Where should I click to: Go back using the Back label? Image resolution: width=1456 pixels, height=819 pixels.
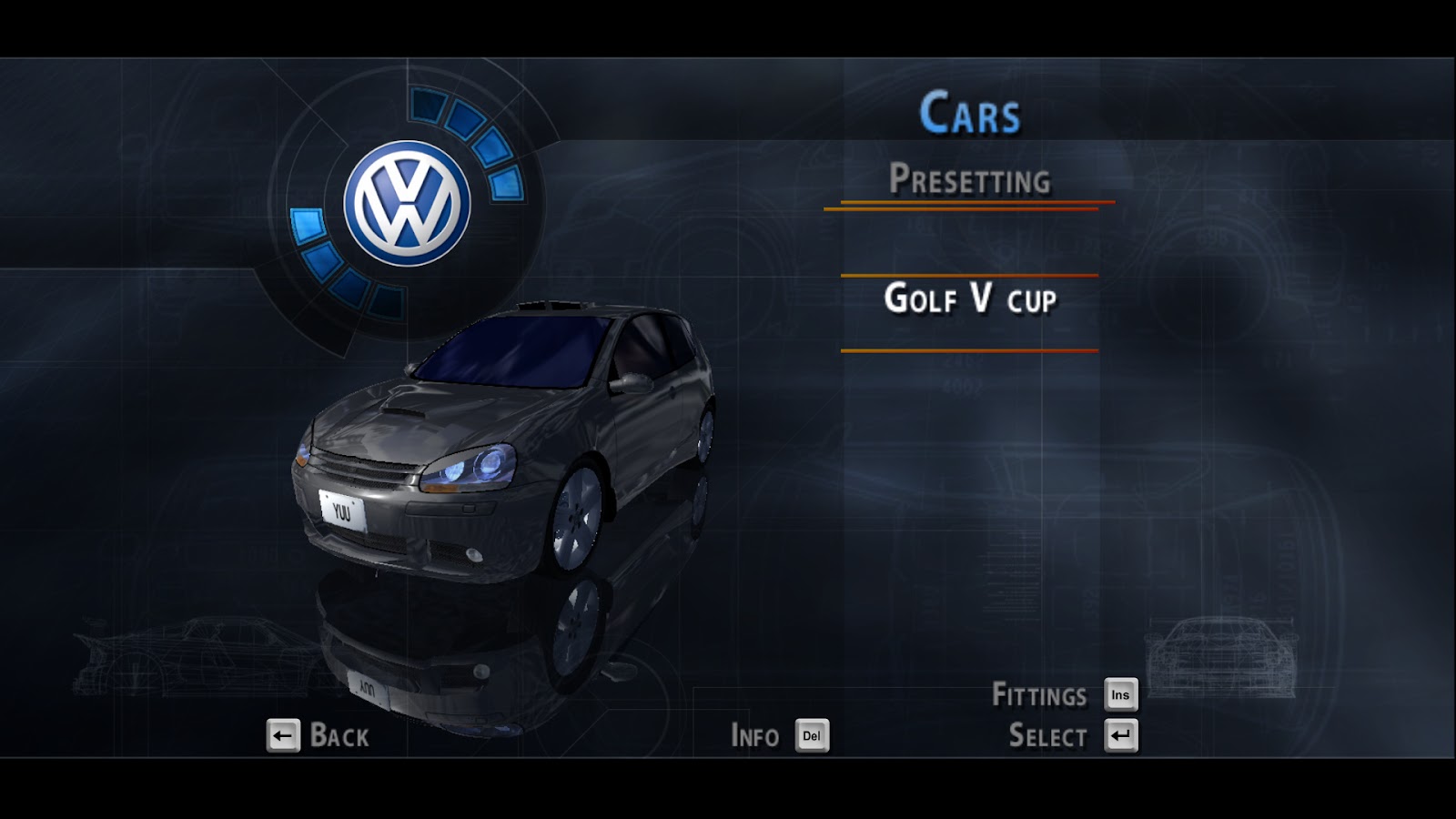[339, 735]
